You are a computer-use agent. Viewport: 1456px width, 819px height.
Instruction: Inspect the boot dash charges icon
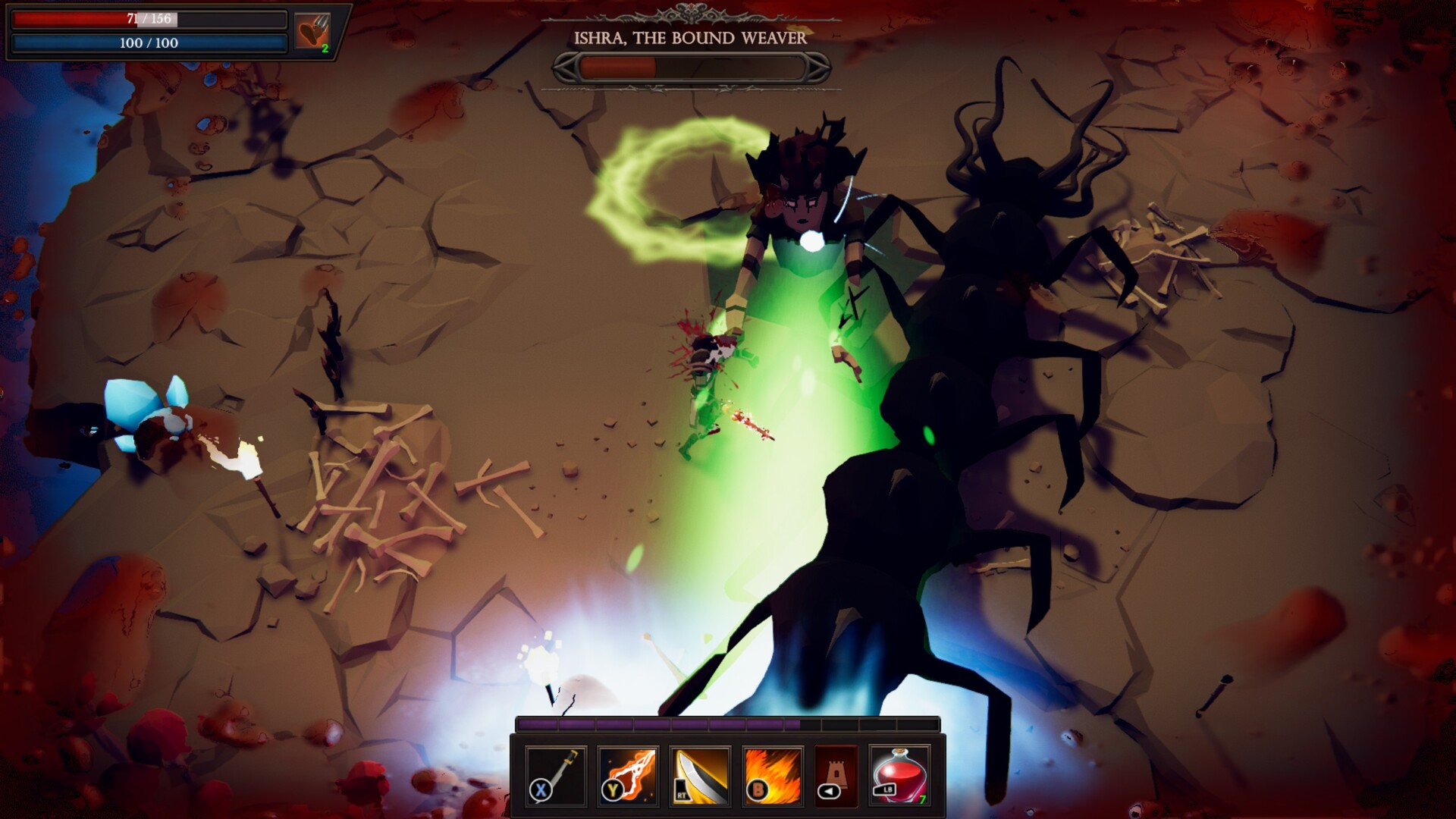[x=312, y=32]
